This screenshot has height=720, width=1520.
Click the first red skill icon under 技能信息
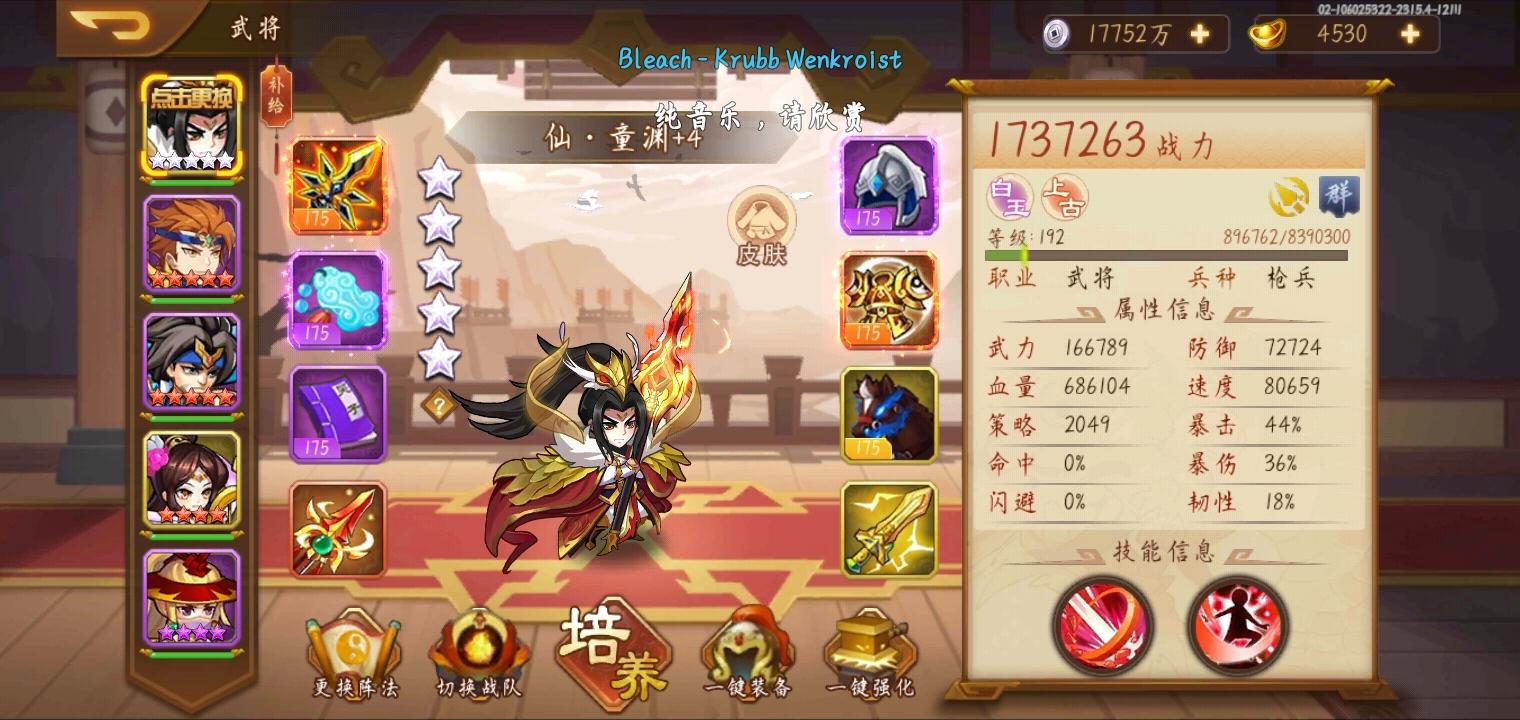(x=1102, y=627)
